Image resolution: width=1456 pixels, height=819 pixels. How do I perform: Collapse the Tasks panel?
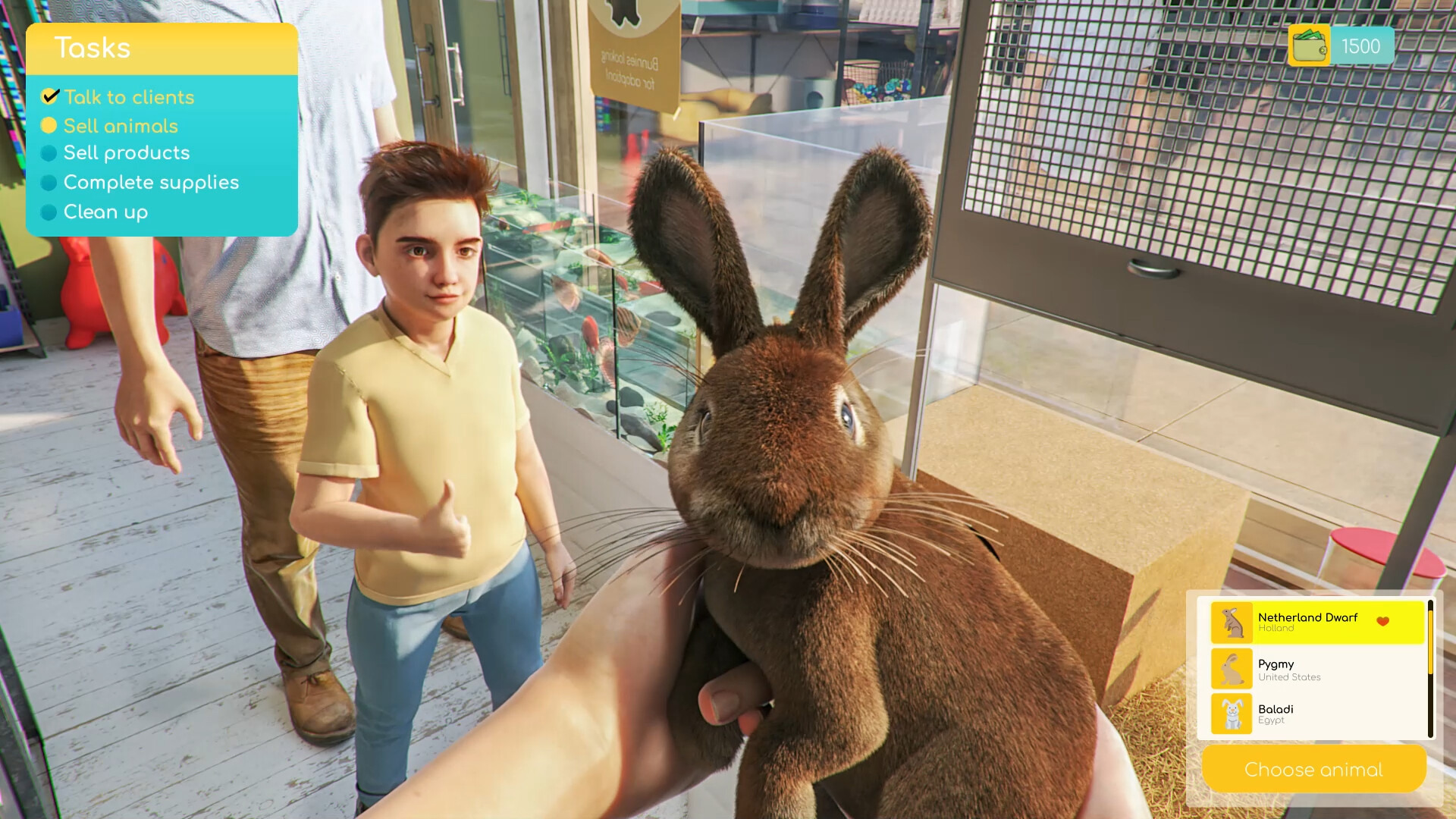93,48
